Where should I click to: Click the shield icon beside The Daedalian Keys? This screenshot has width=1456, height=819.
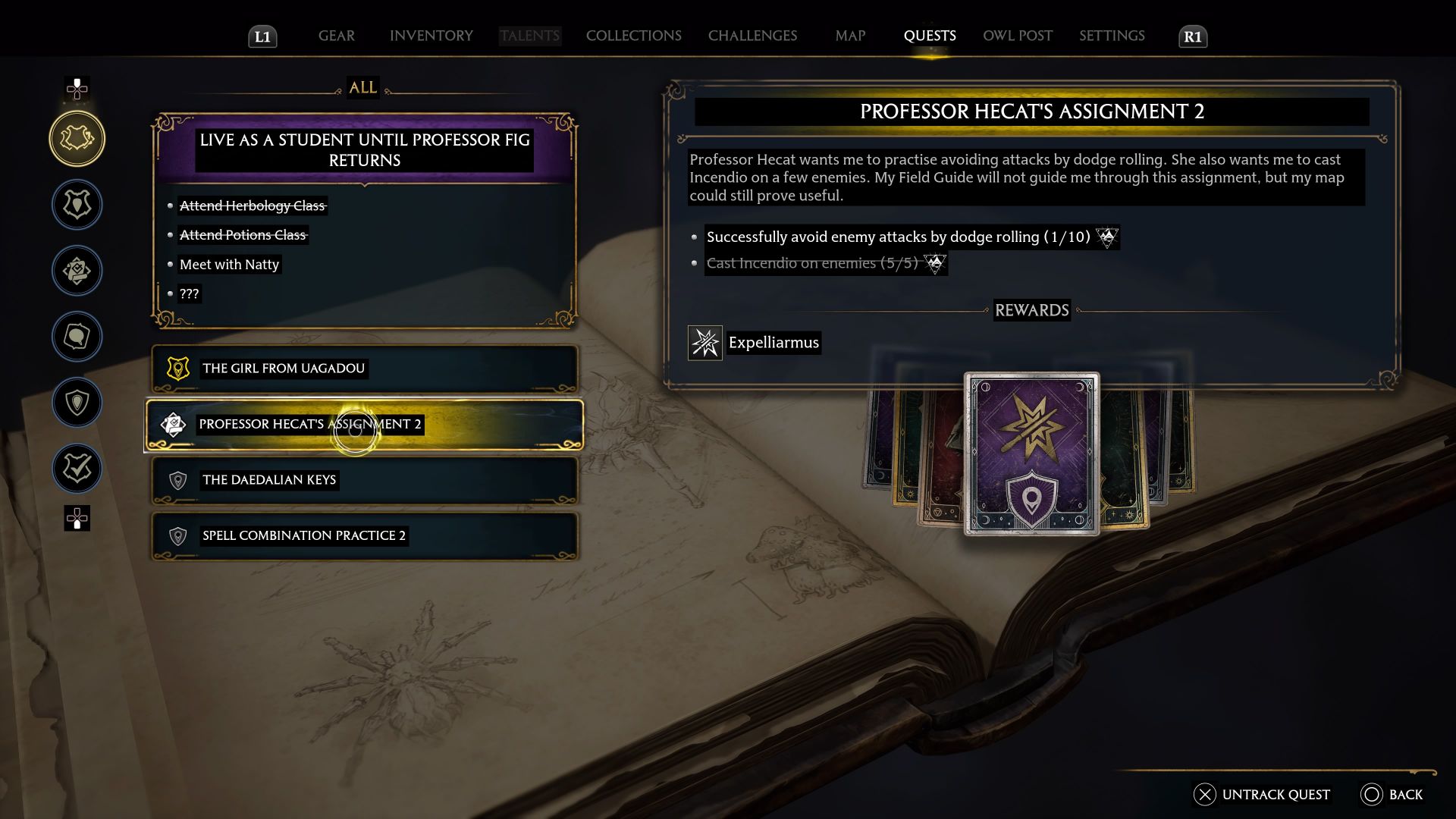pyautogui.click(x=177, y=480)
